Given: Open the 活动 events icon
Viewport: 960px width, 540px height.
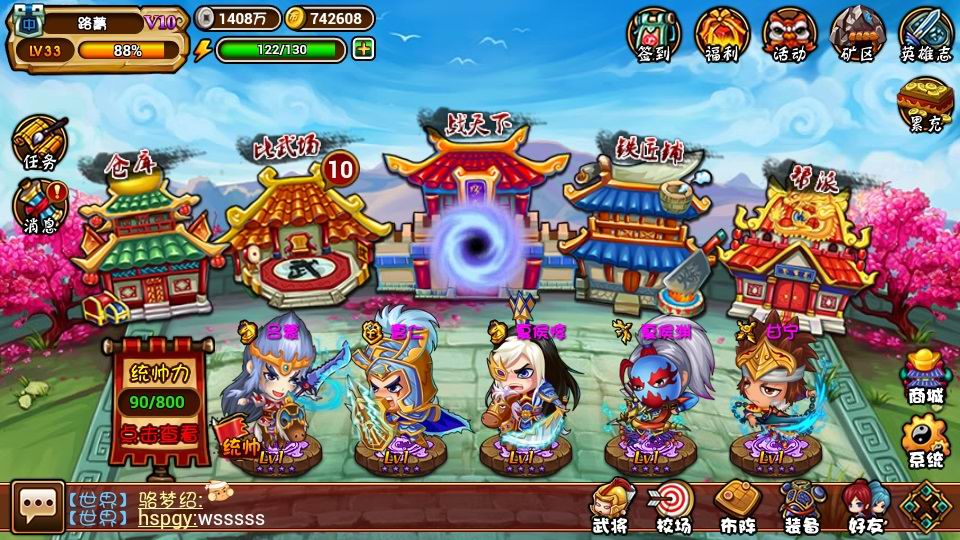Looking at the screenshot, I should pos(789,34).
